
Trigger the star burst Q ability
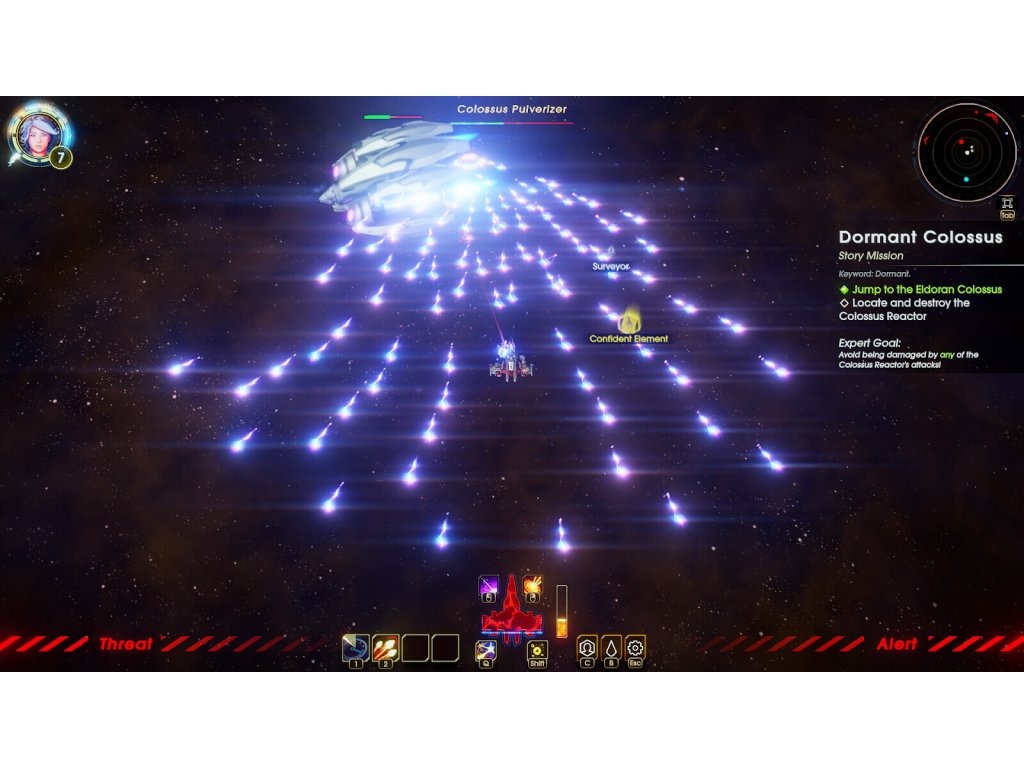point(486,651)
